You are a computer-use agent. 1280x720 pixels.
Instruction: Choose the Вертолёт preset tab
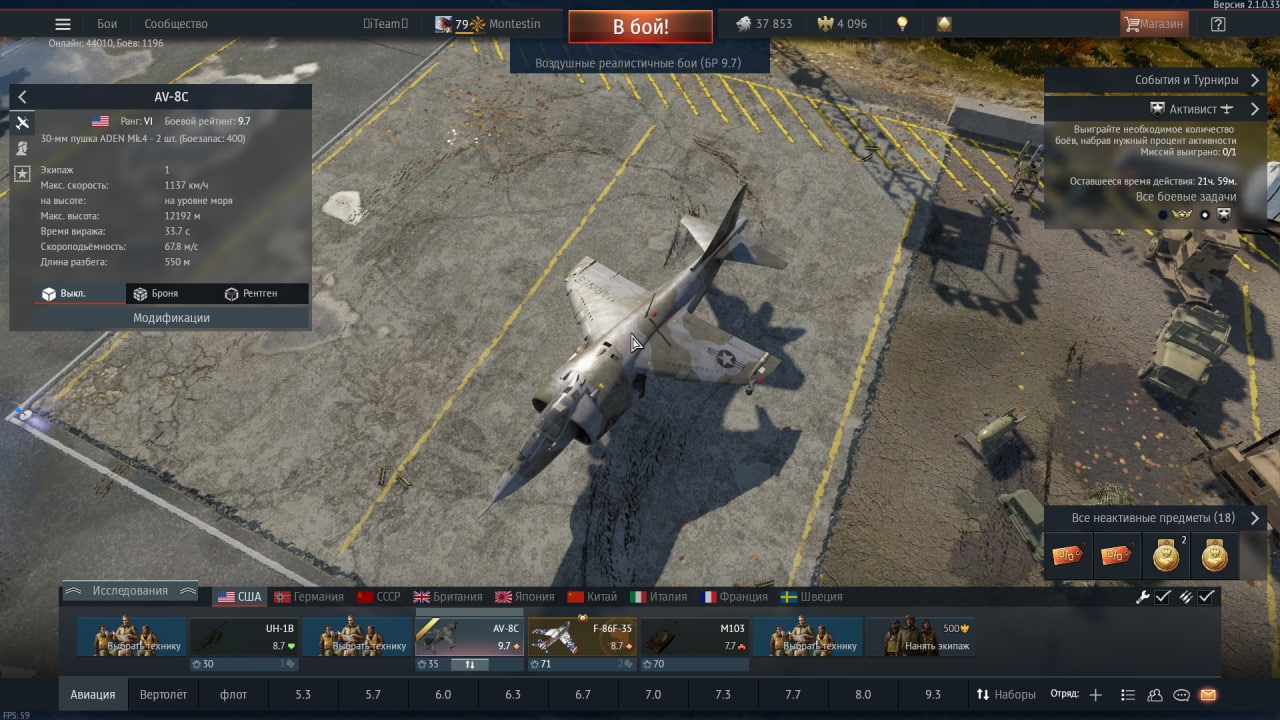[163, 695]
